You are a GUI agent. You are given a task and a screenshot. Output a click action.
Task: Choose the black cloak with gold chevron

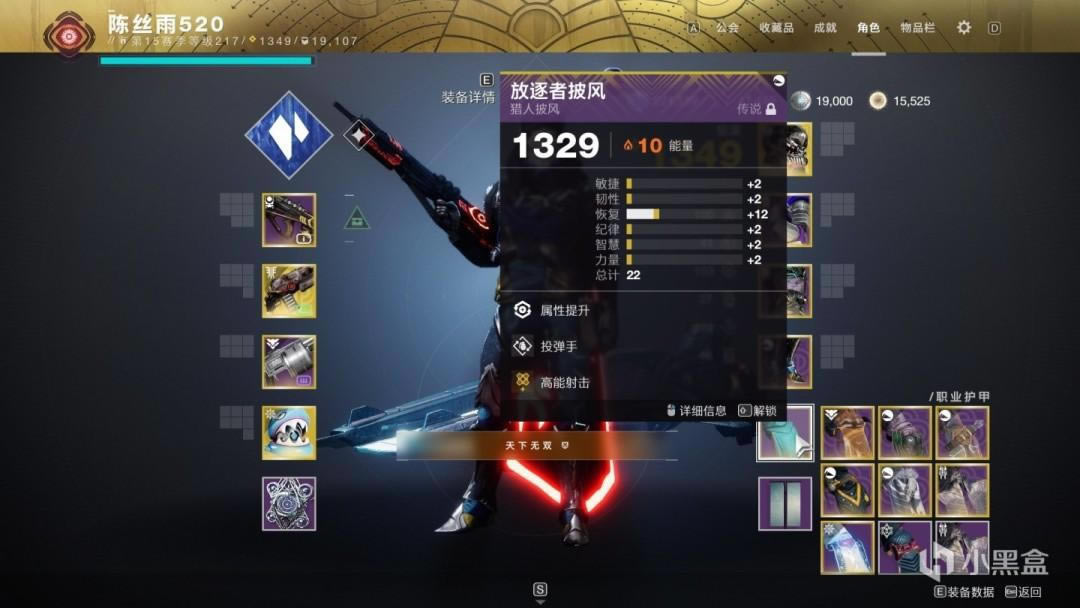click(x=848, y=490)
